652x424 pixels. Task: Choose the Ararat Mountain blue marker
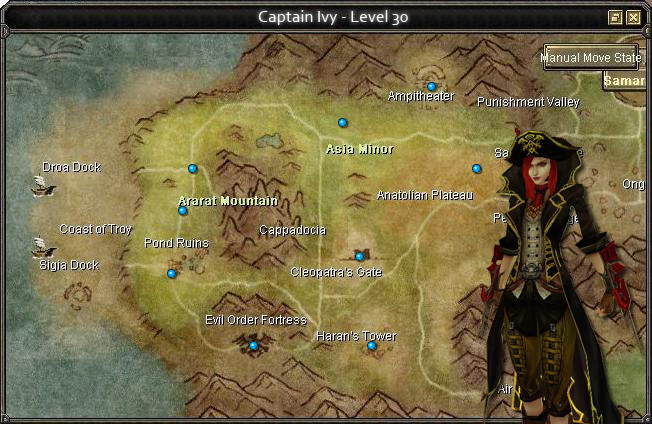click(x=183, y=211)
